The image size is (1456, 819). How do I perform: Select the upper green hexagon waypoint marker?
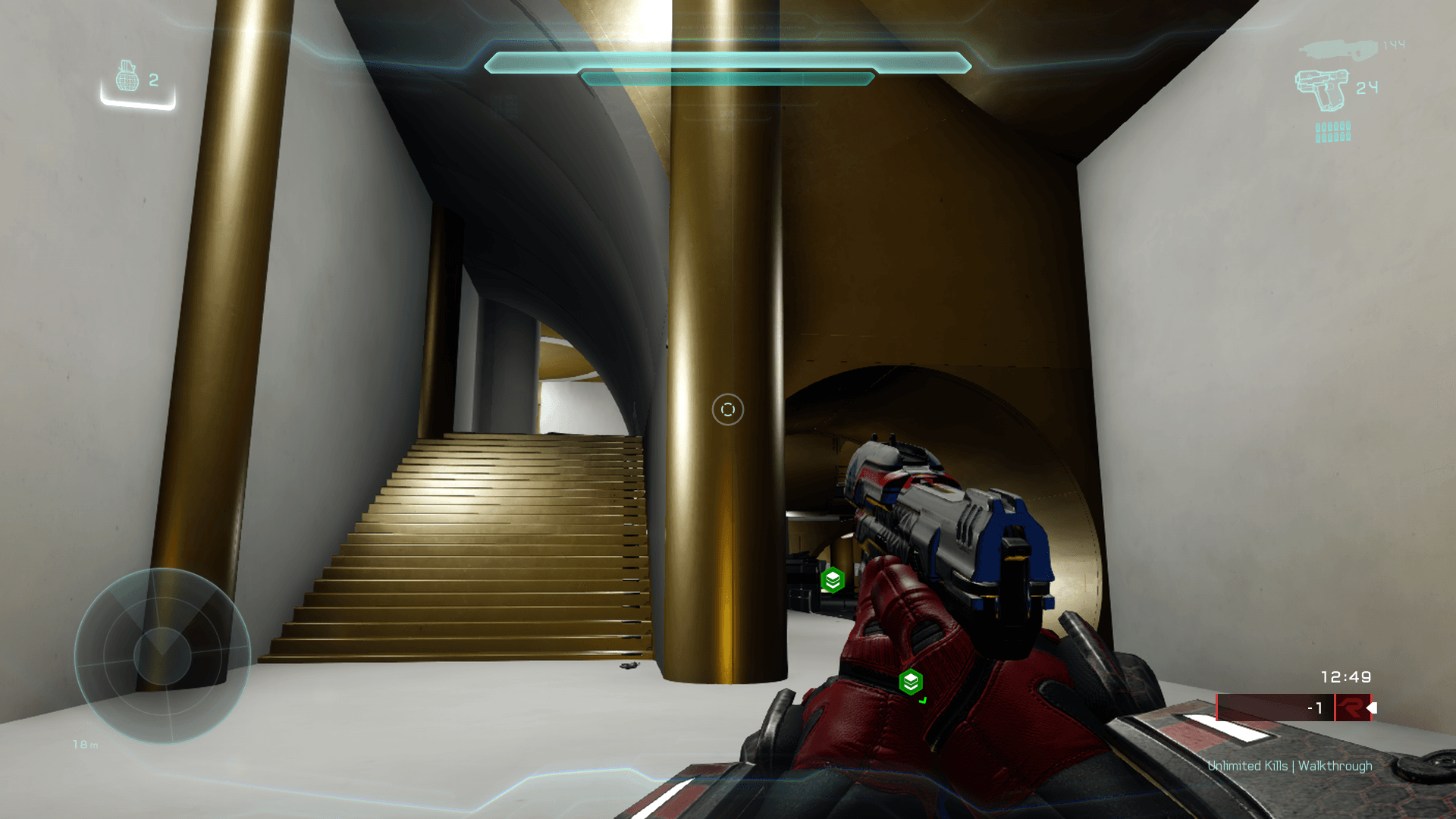pyautogui.click(x=833, y=580)
